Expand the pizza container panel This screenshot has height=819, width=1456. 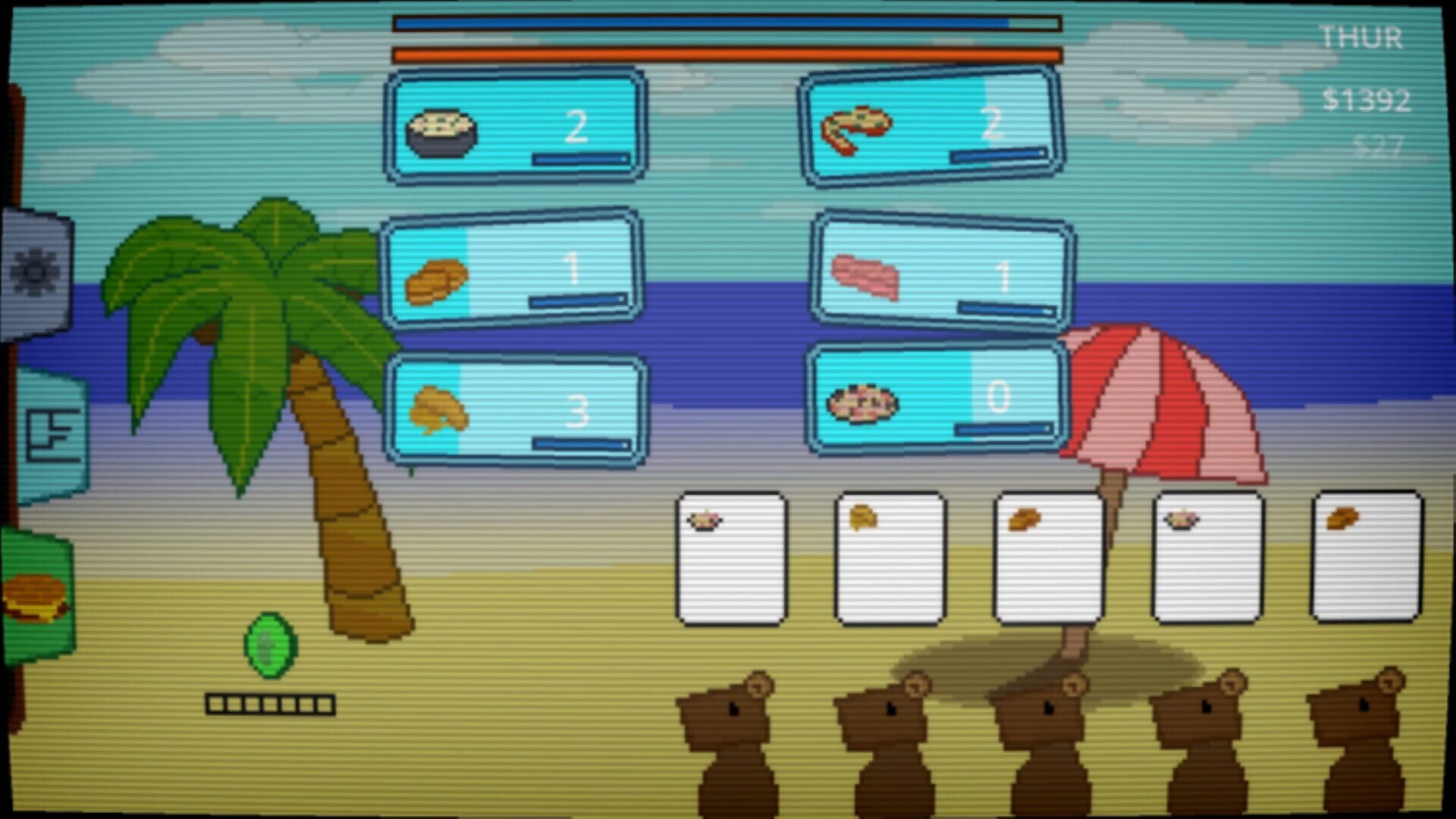pos(933,125)
